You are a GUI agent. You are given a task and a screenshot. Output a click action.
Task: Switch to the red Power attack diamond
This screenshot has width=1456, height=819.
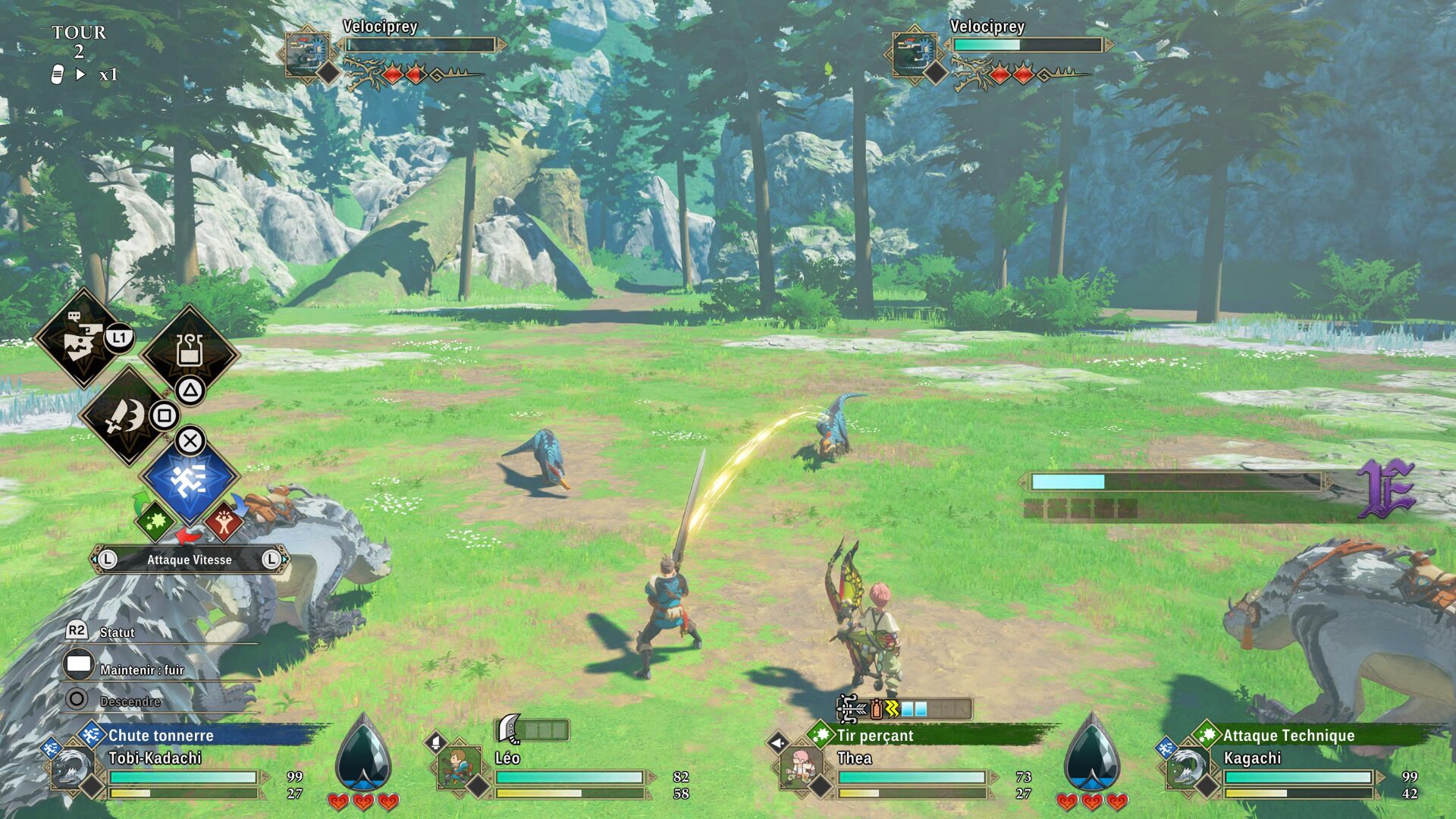click(x=224, y=521)
